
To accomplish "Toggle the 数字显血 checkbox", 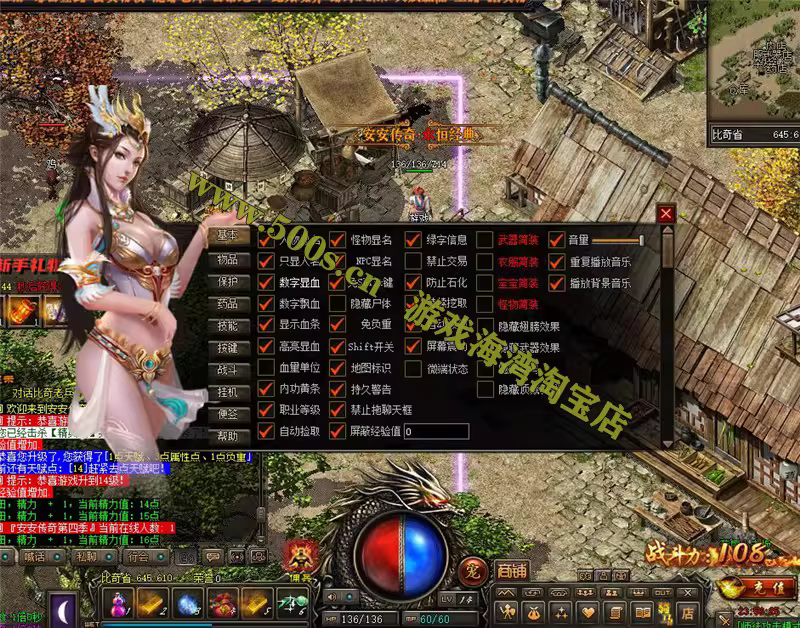I will pos(266,282).
